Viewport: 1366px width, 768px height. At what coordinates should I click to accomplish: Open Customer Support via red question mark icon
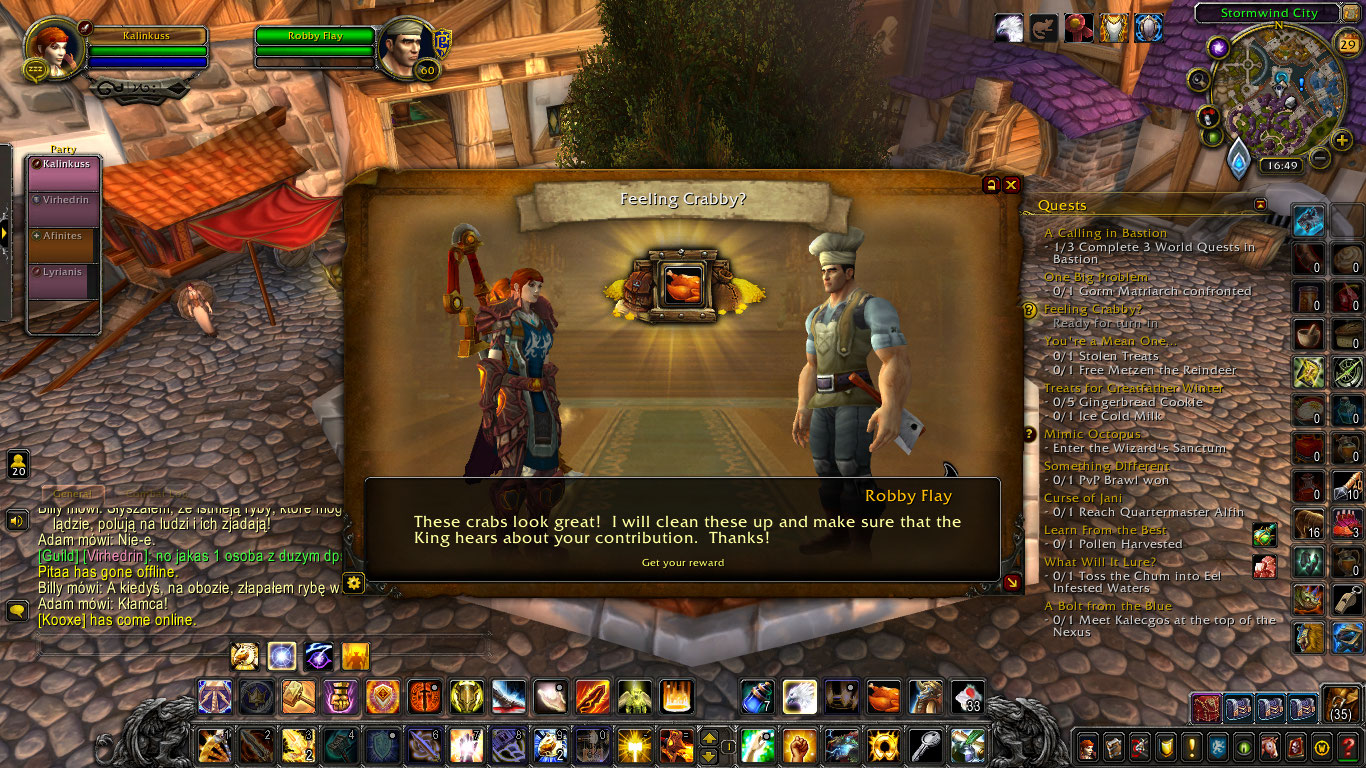click(1347, 747)
